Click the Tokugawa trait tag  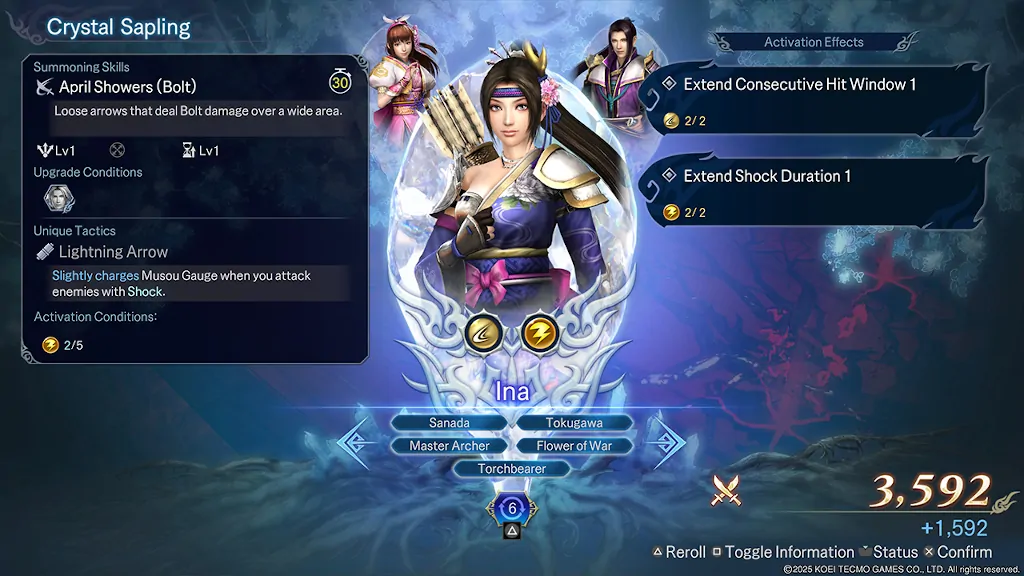(x=574, y=423)
